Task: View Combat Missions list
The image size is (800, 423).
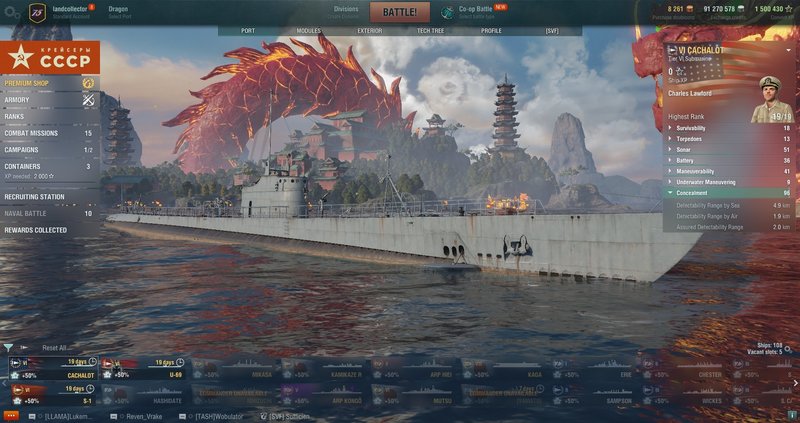Action: pos(31,133)
